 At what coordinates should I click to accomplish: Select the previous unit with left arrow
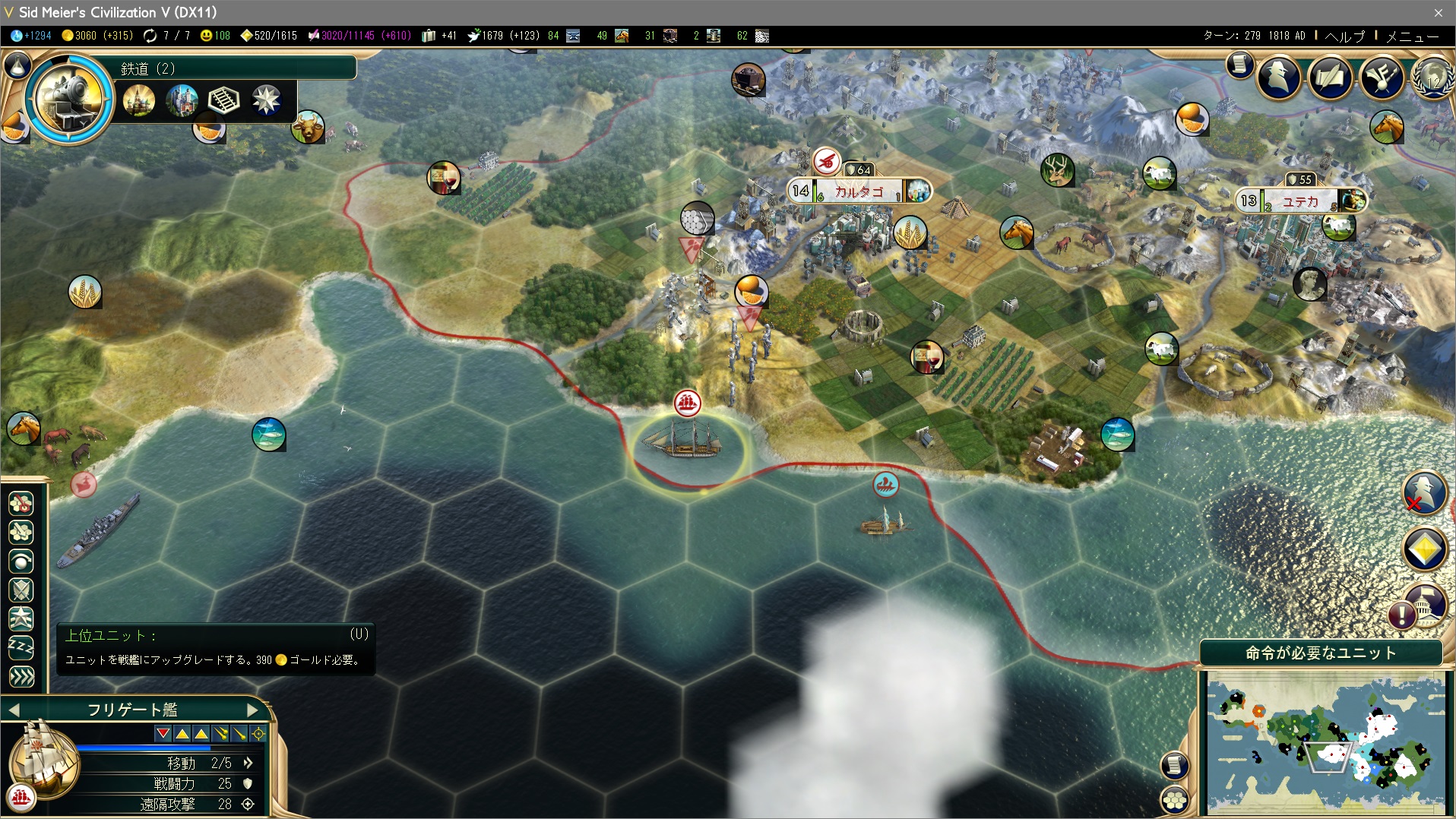pos(14,710)
